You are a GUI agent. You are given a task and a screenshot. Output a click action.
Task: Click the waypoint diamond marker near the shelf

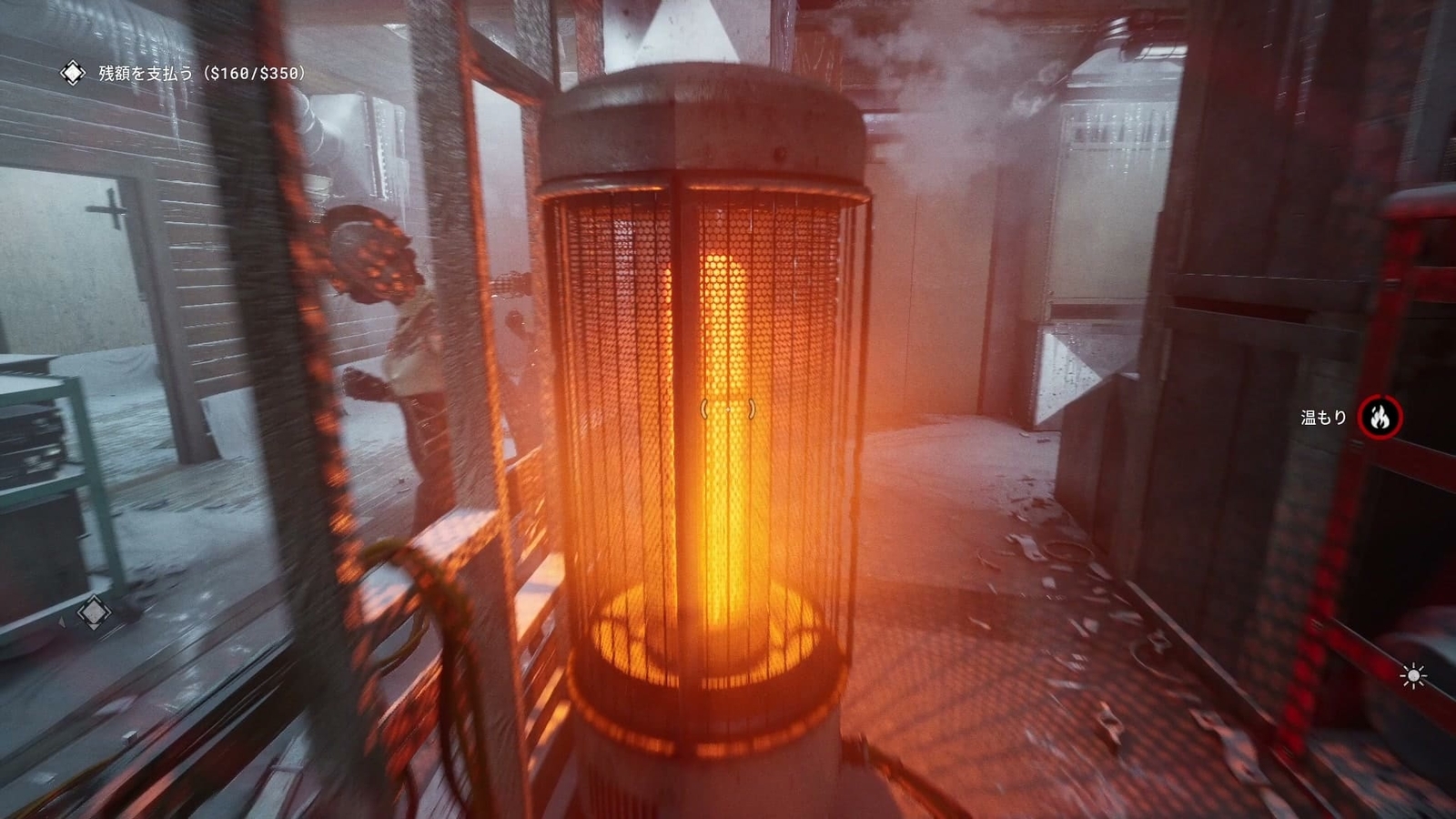[95, 612]
